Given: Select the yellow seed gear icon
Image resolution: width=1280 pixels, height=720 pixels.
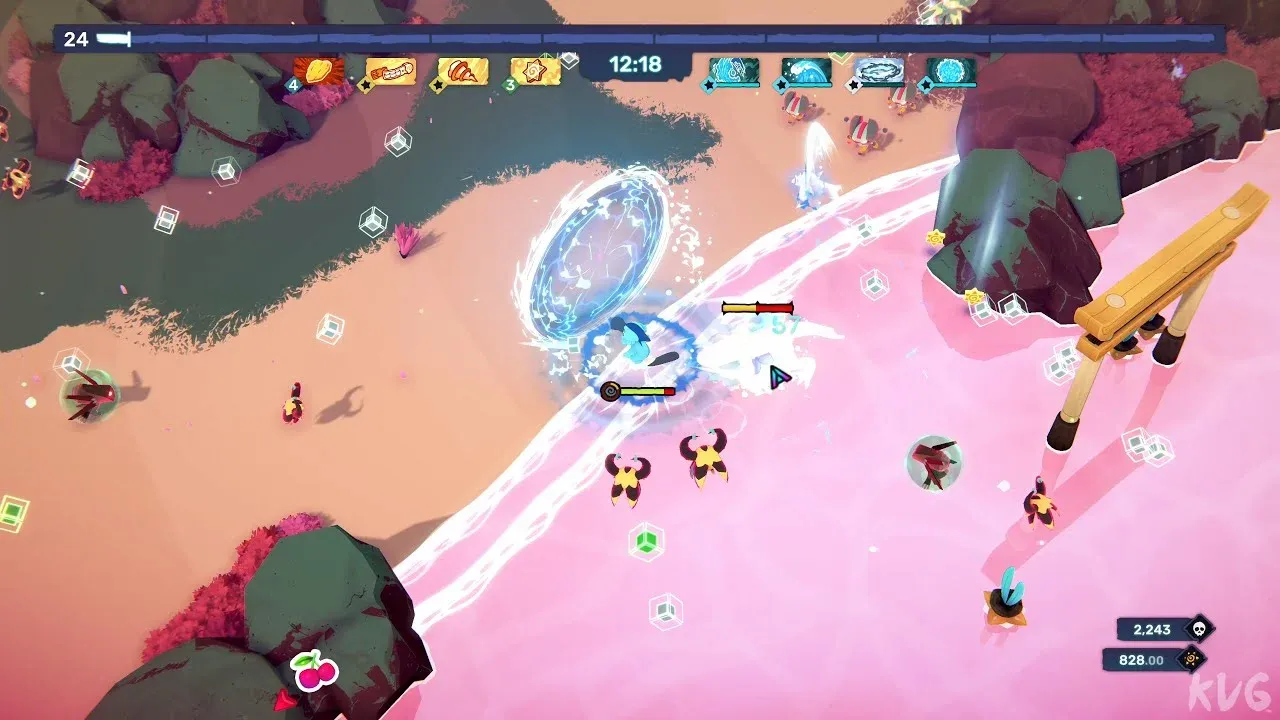Looking at the screenshot, I should (x=319, y=71).
